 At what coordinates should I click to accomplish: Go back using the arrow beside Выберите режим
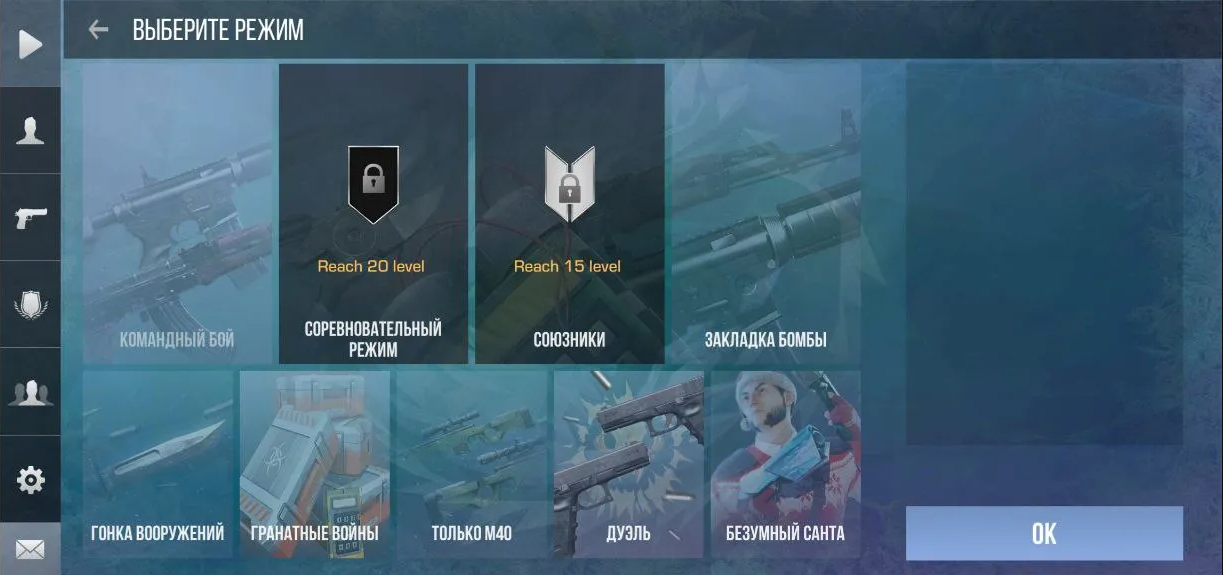coord(98,30)
